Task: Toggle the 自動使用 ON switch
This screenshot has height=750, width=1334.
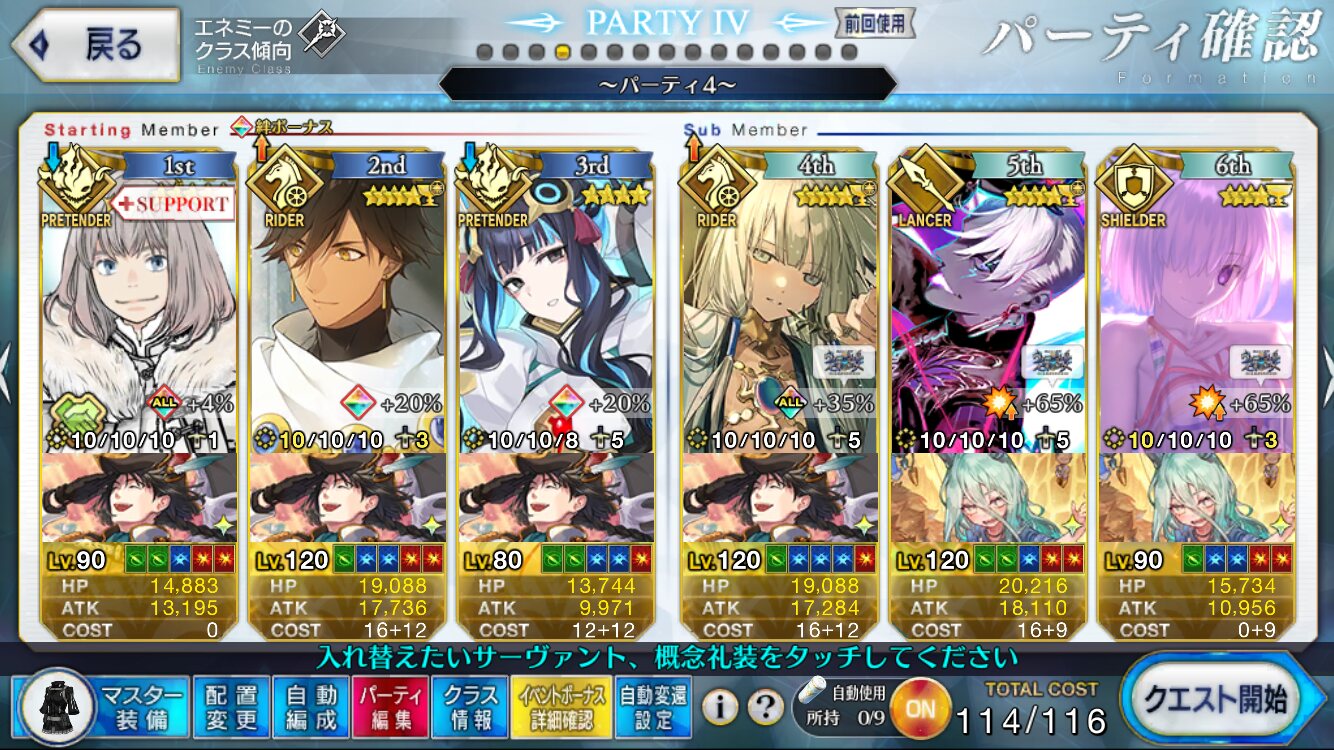Action: [x=919, y=708]
